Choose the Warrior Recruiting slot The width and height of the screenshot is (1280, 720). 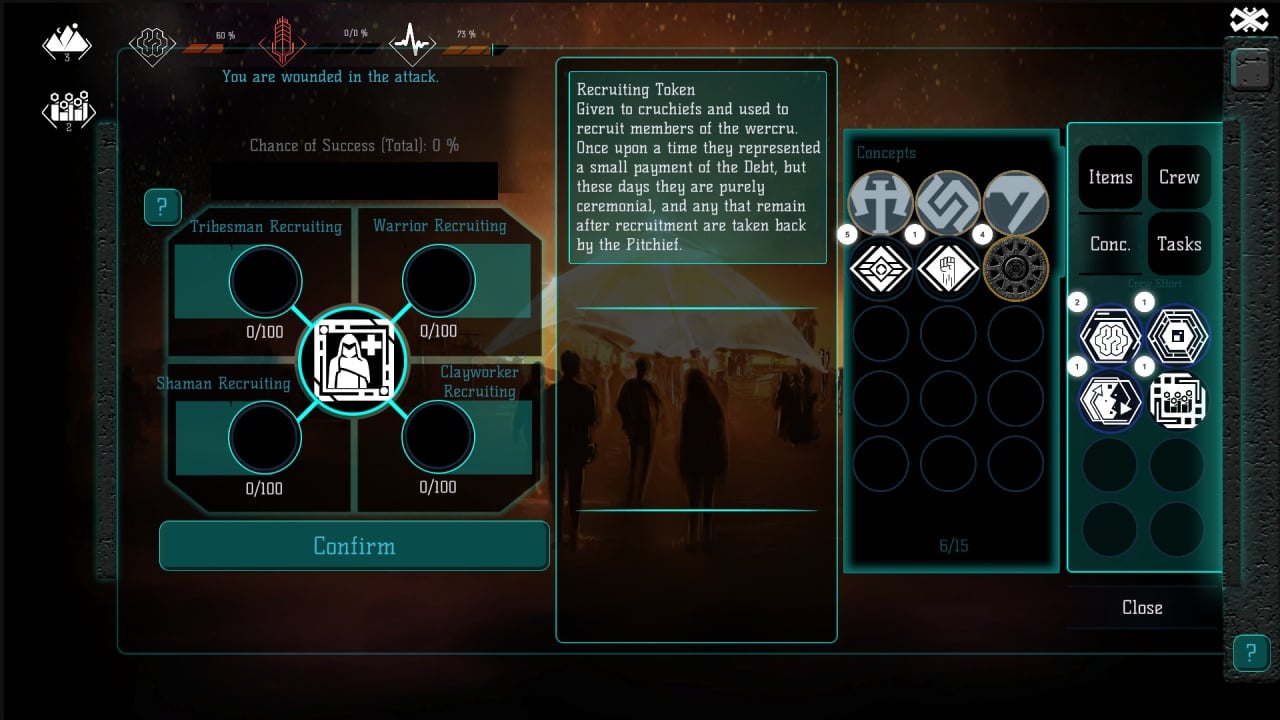coord(438,281)
